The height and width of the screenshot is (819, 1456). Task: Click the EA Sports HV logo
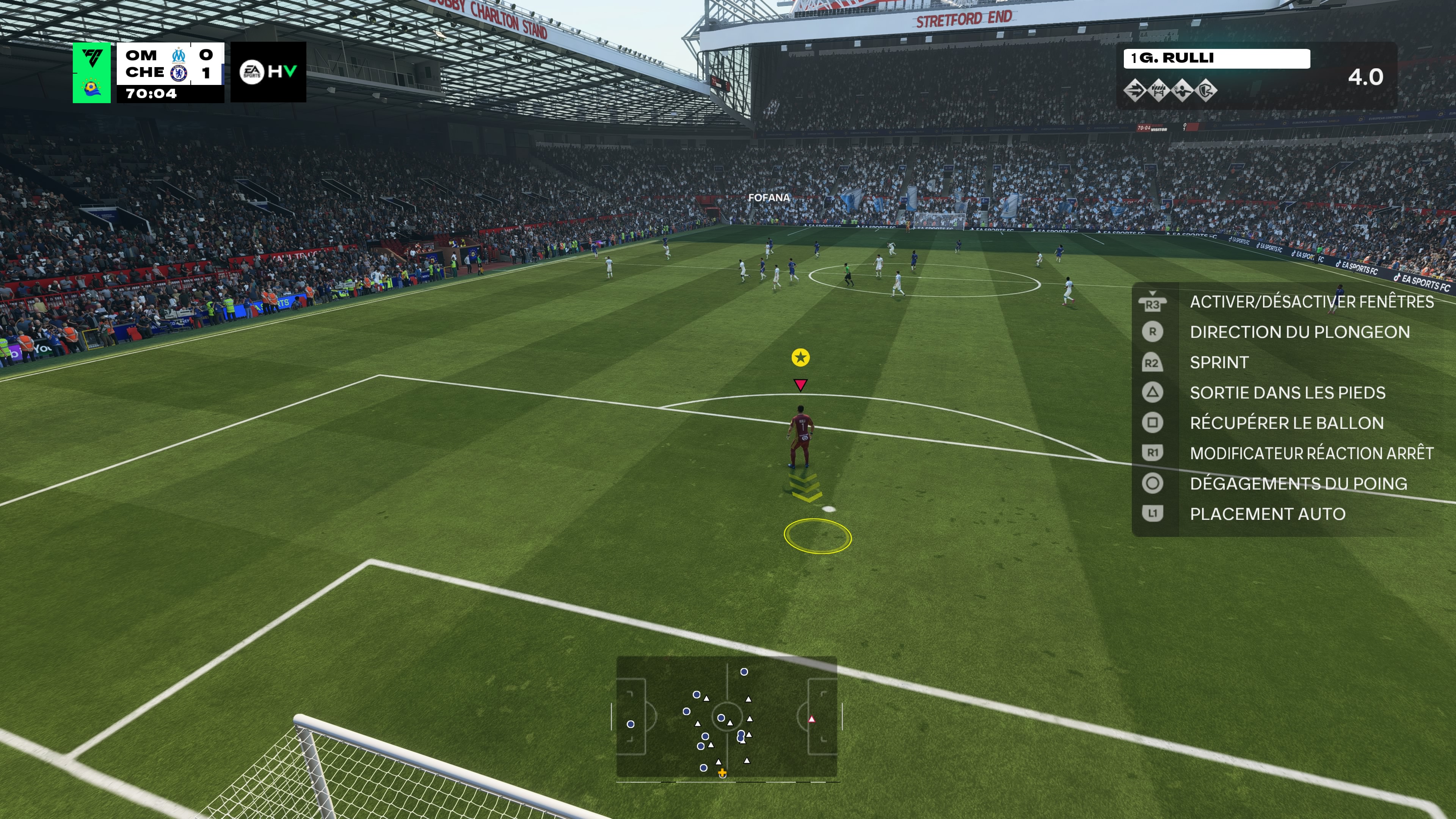(268, 72)
